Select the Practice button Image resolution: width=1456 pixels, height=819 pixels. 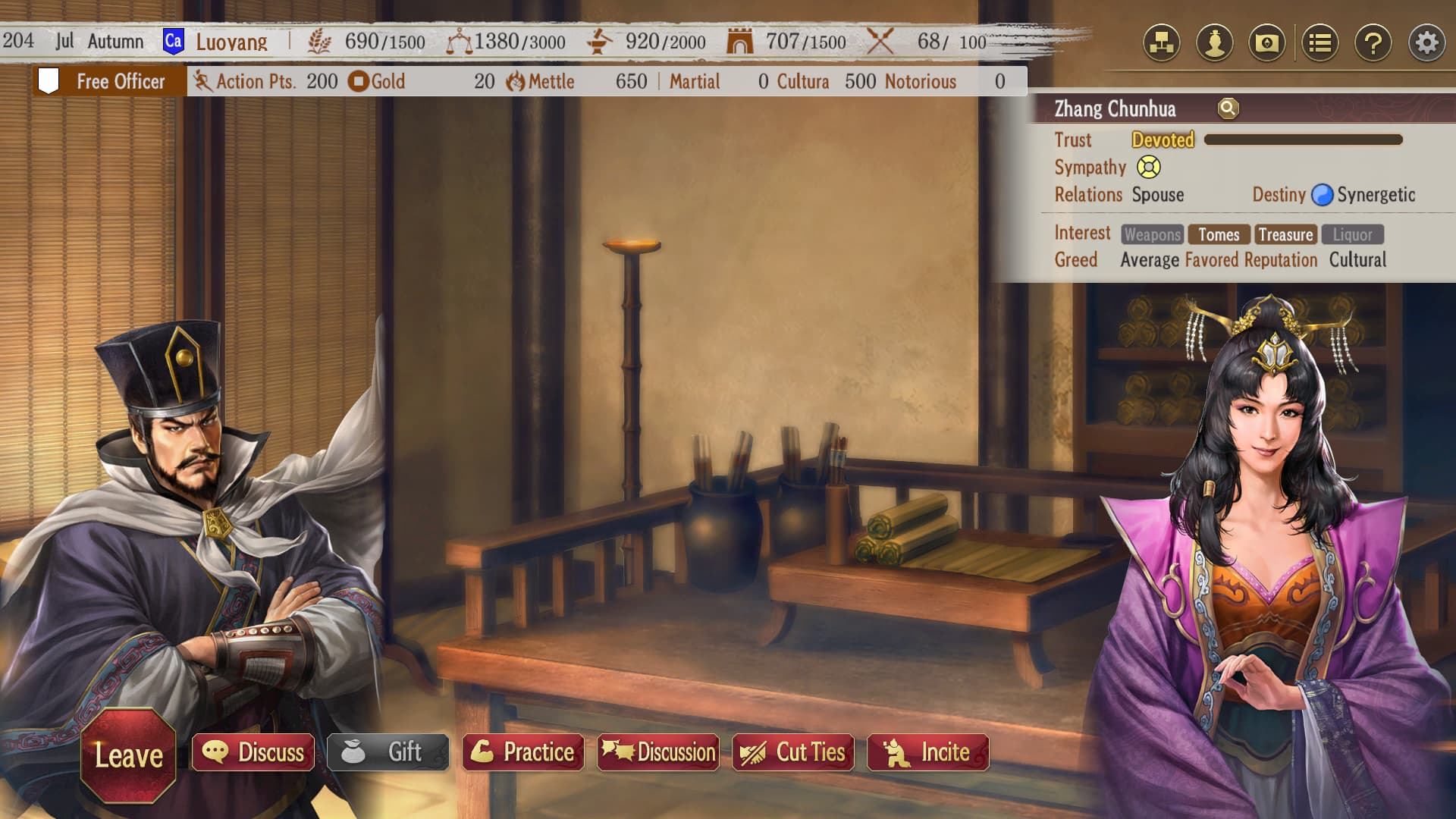point(523,752)
